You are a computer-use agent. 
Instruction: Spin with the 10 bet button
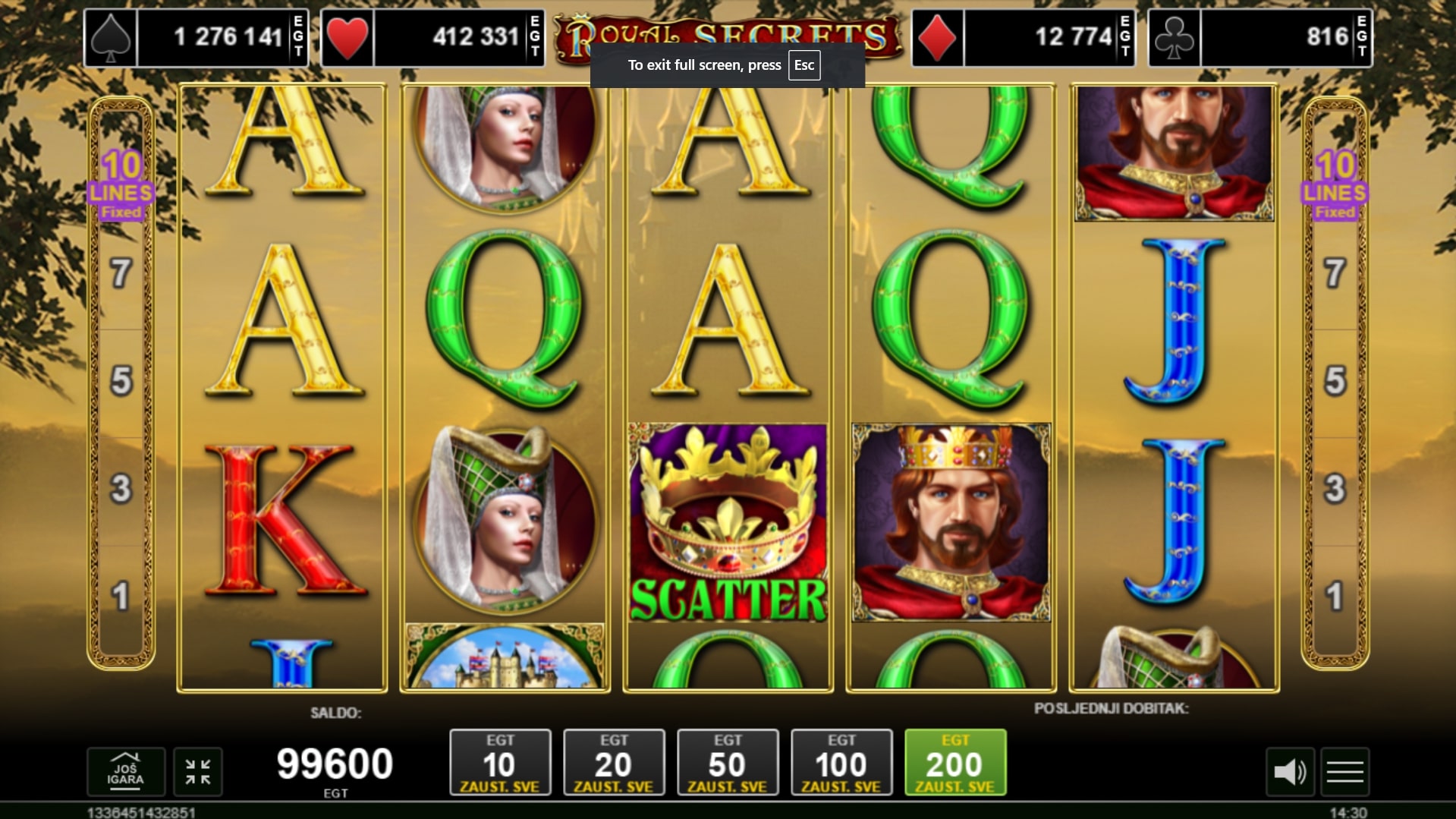pyautogui.click(x=500, y=762)
